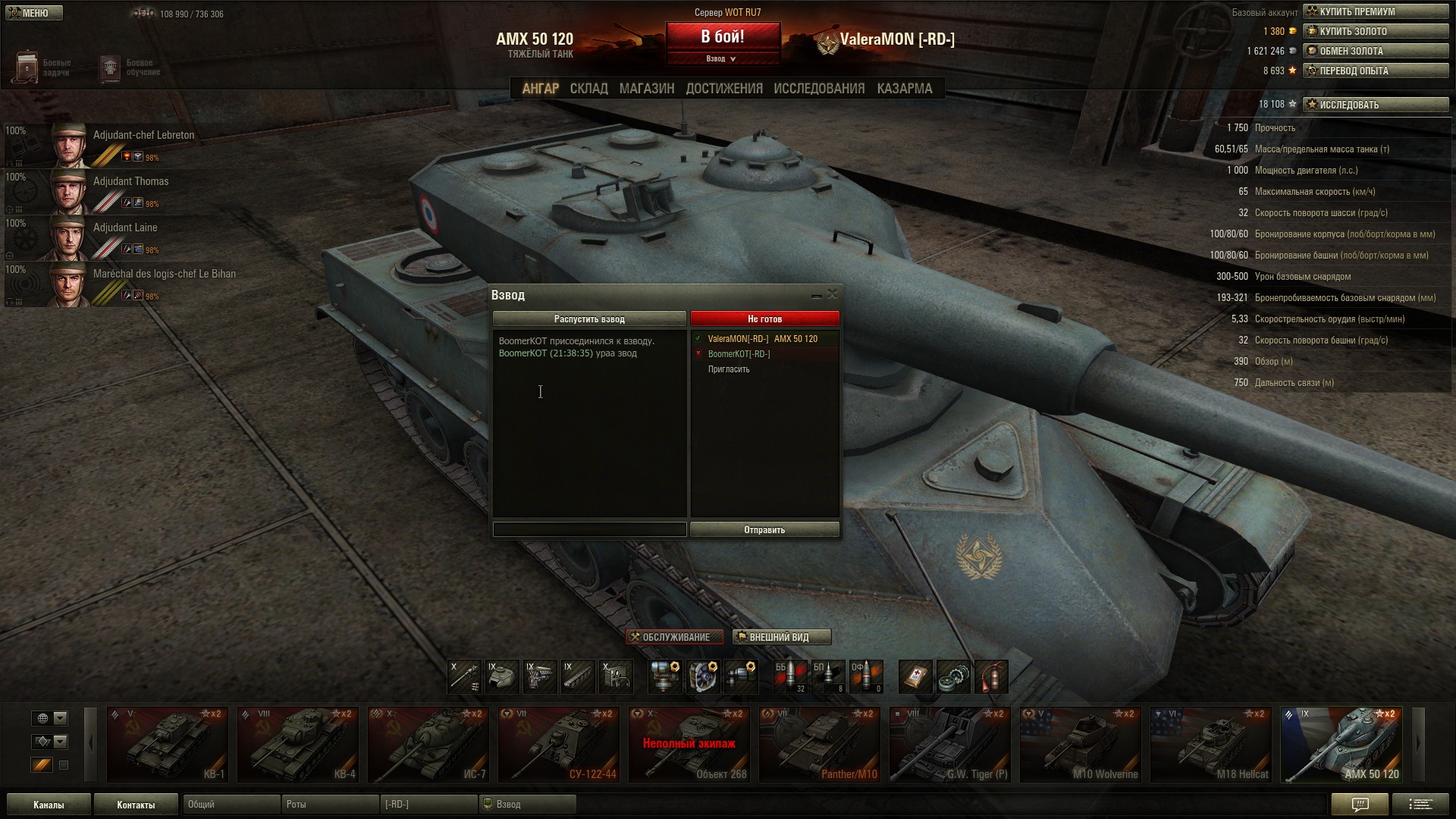This screenshot has width=1456, height=819.
Task: Switch to the СКЛАД tab
Action: point(588,89)
